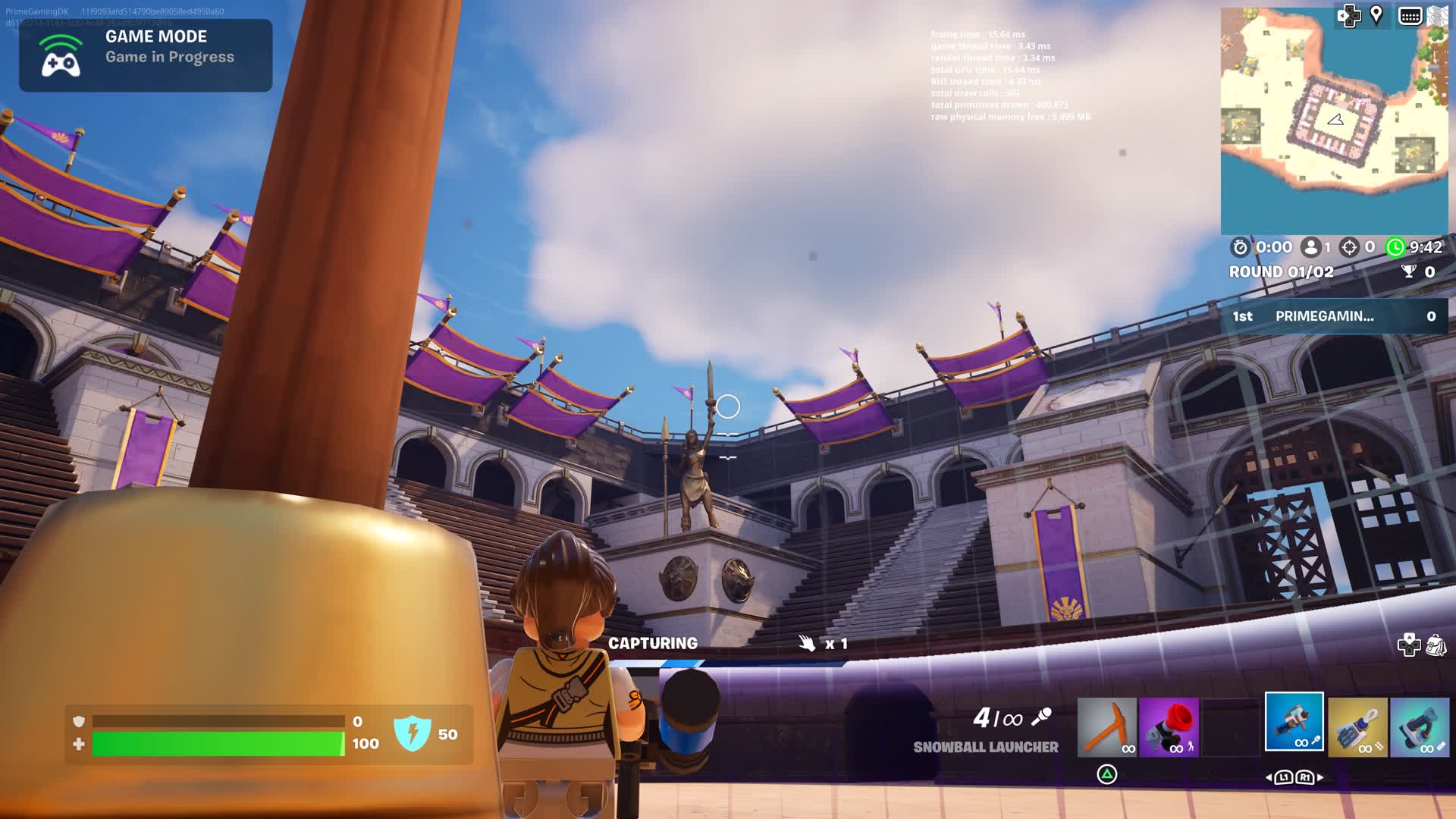Equip the glove item in the gold slot
The image size is (1456, 819).
[1357, 727]
